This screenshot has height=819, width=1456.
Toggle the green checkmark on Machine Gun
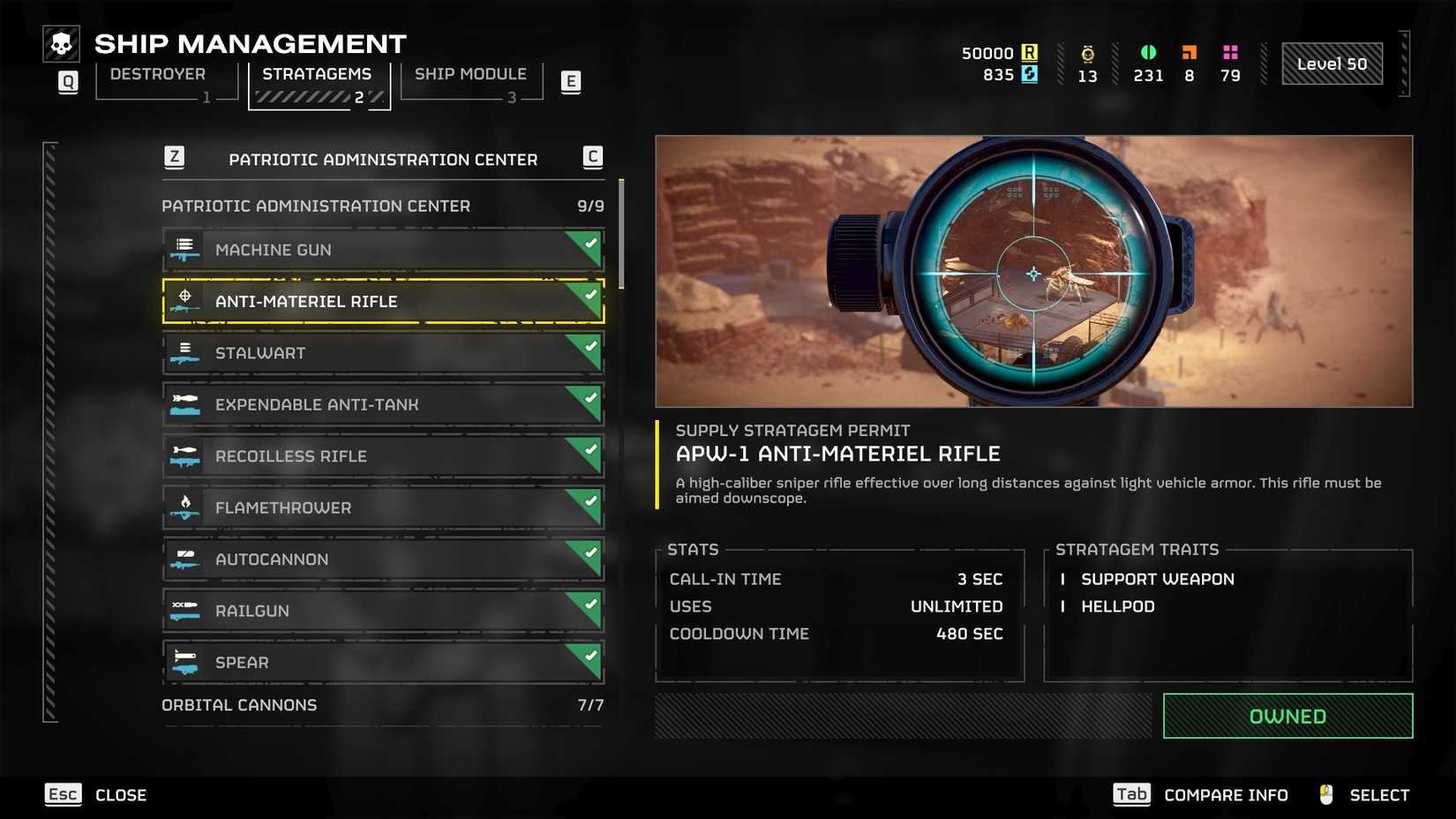point(589,244)
